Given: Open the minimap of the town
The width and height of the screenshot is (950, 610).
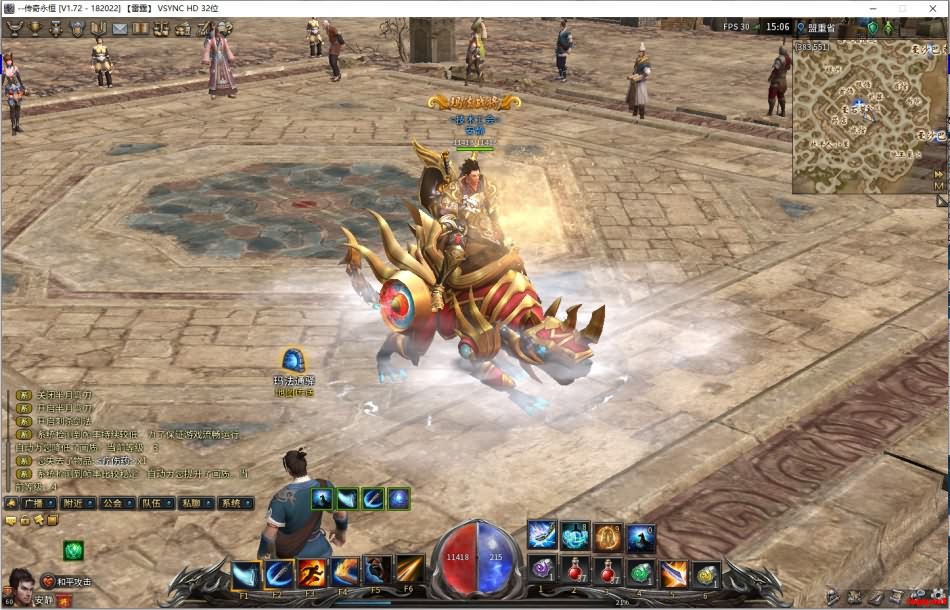Looking at the screenshot, I should [862, 115].
